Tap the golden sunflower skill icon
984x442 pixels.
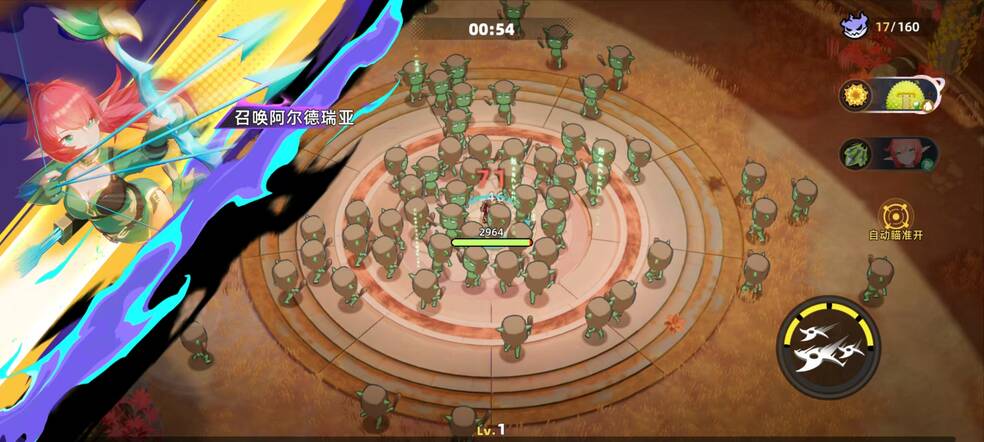click(x=856, y=96)
